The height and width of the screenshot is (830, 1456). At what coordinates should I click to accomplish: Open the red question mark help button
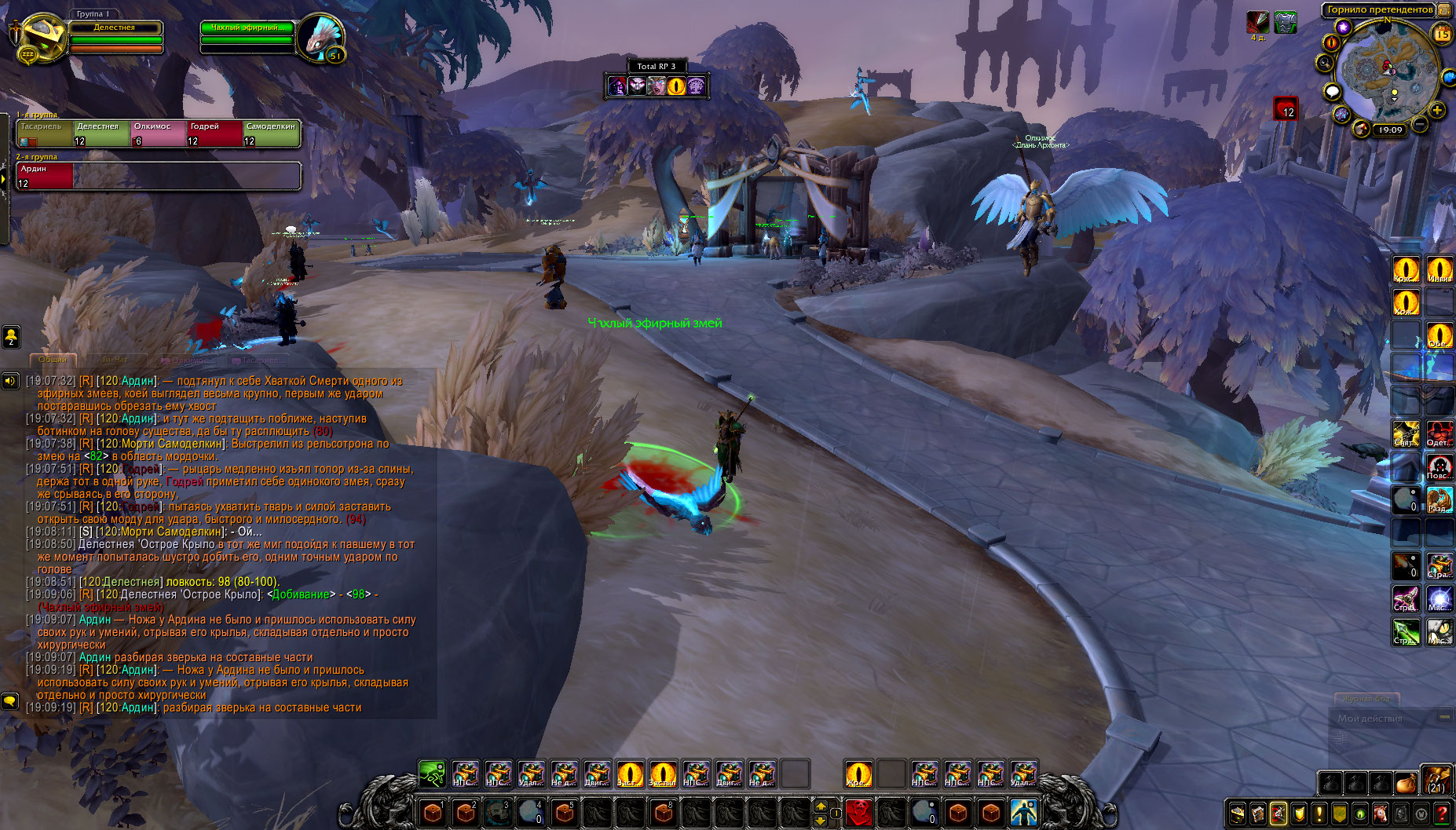click(x=1442, y=814)
